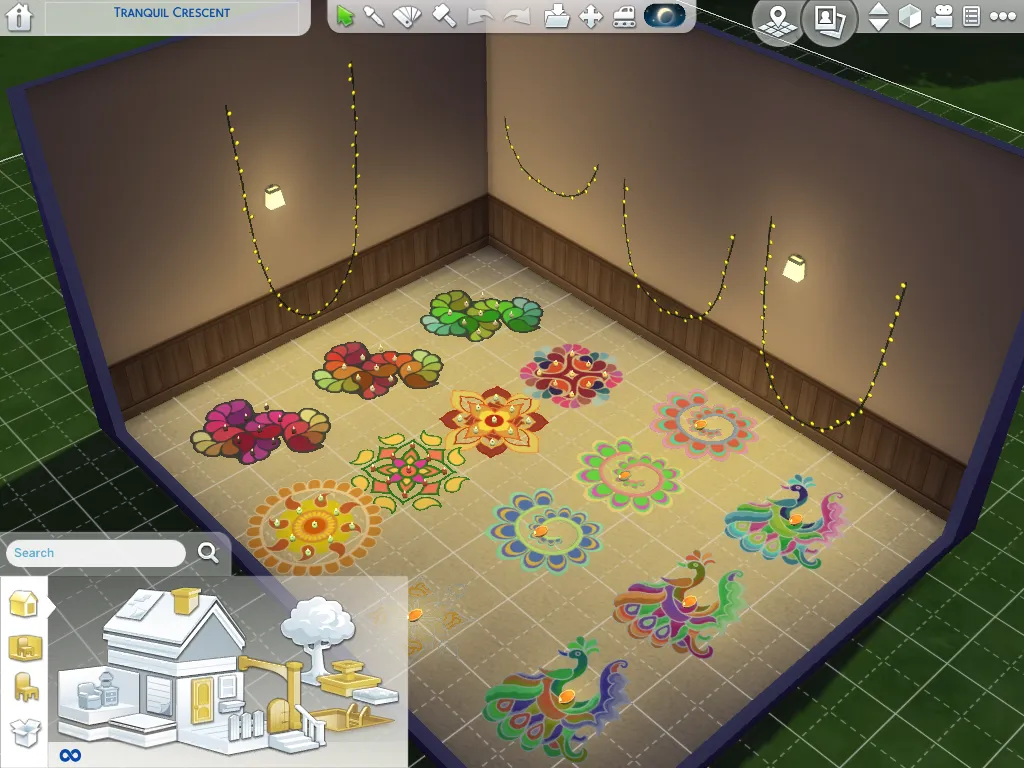Activate the move lot arrows tool
This screenshot has width=1024, height=768.
point(591,16)
